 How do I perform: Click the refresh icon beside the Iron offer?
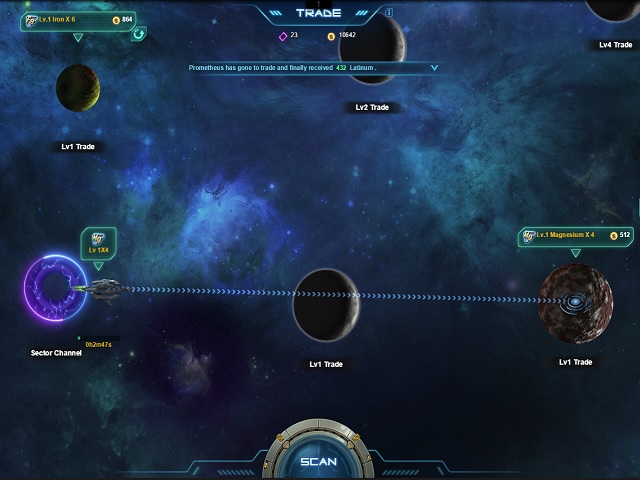coord(138,33)
